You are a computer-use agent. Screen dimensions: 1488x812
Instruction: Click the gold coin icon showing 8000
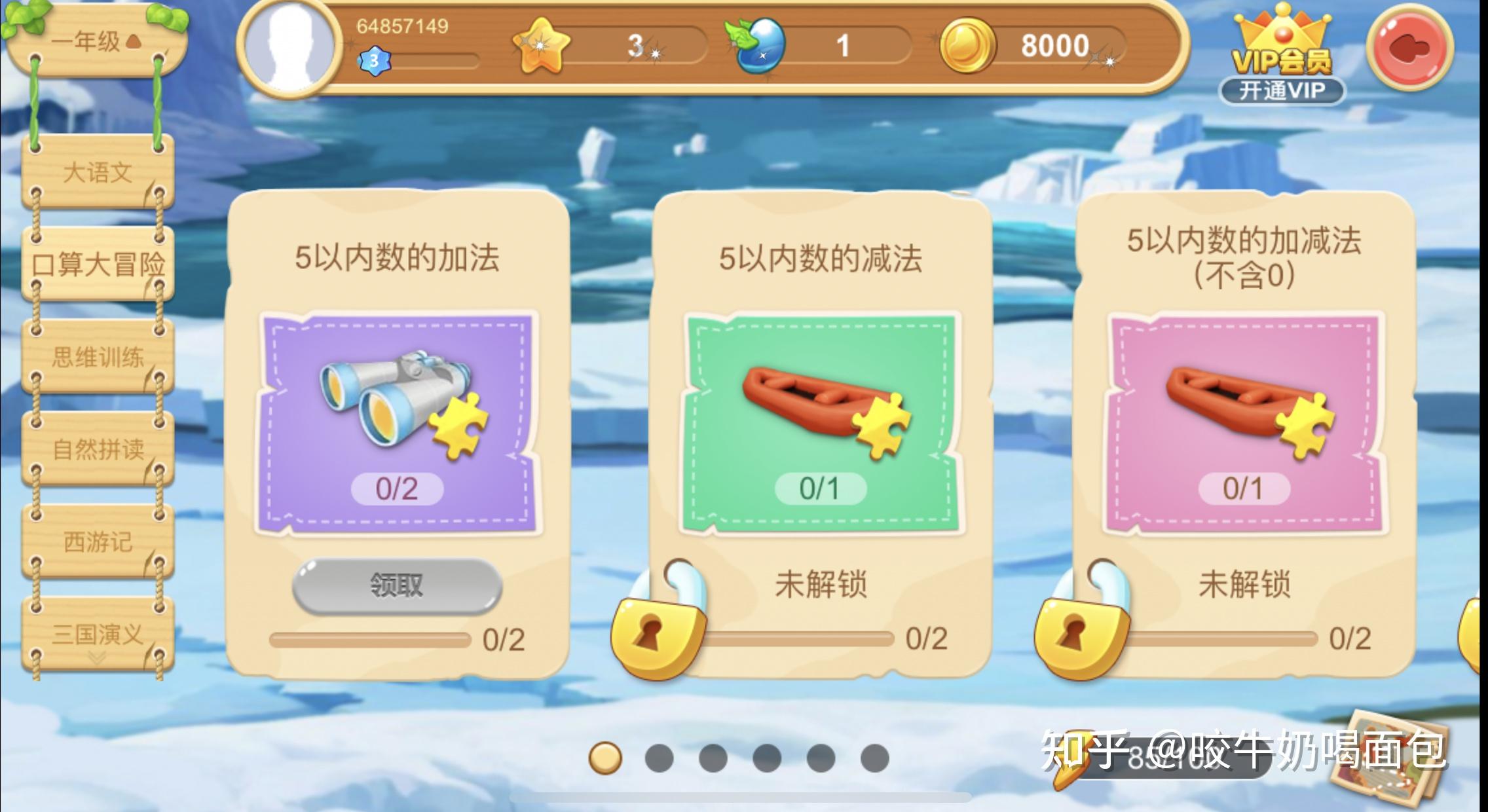967,46
